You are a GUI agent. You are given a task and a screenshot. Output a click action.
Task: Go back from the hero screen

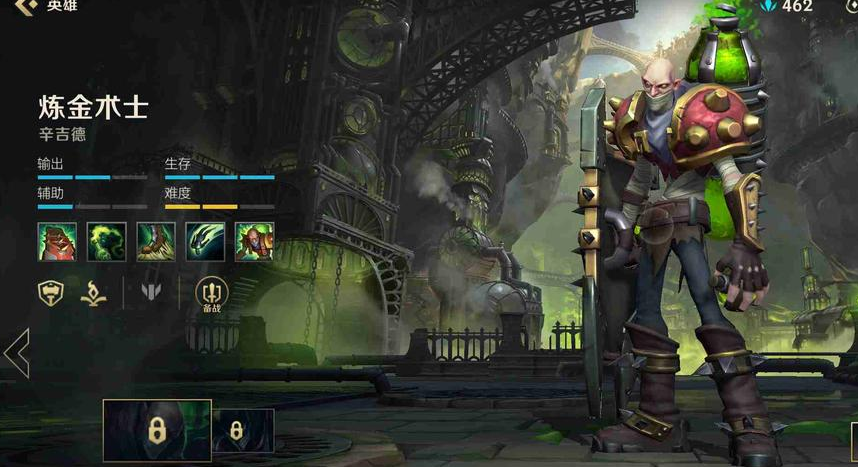point(24,6)
